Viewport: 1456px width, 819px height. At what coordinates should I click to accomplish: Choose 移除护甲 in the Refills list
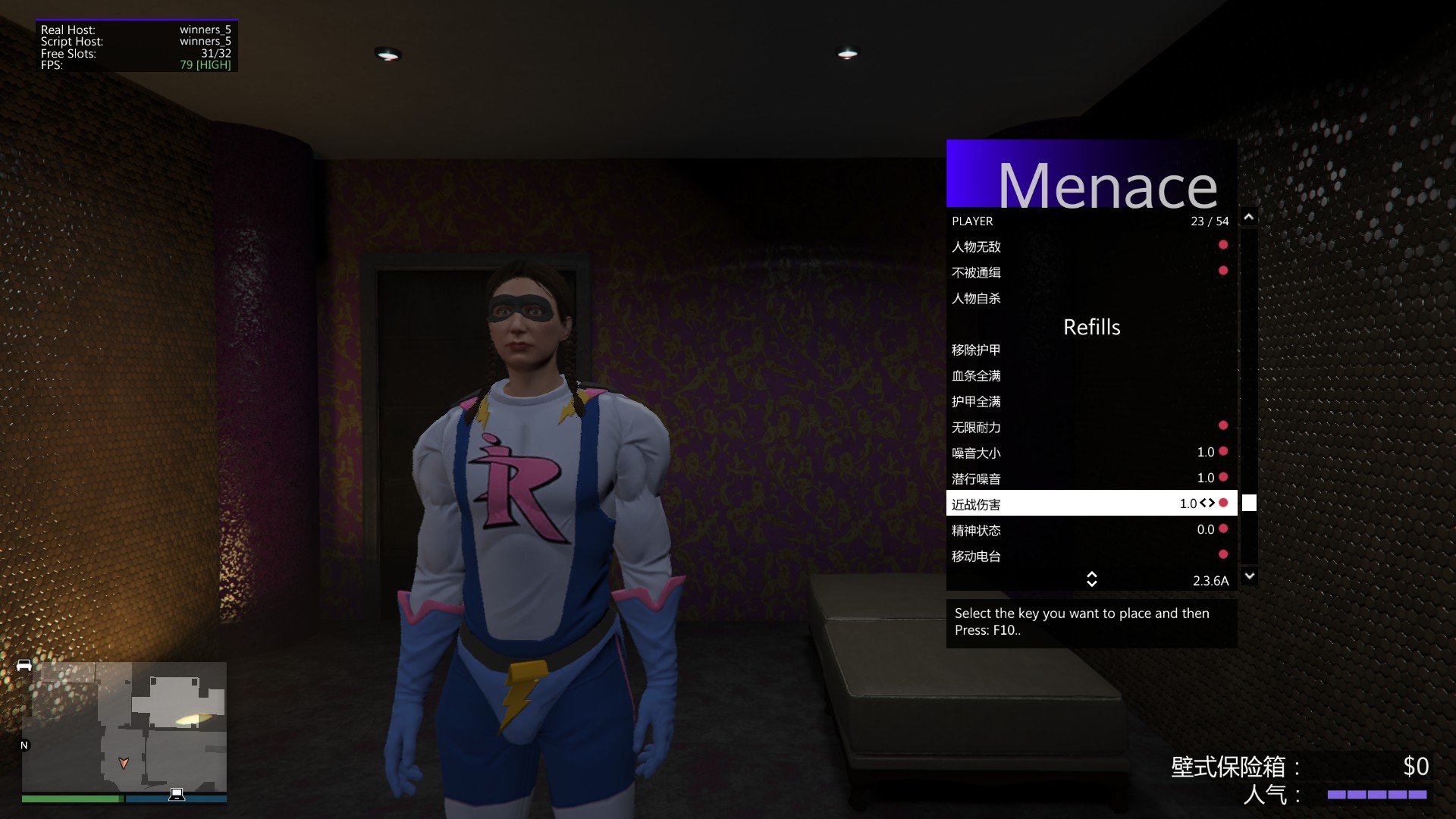pyautogui.click(x=1090, y=350)
